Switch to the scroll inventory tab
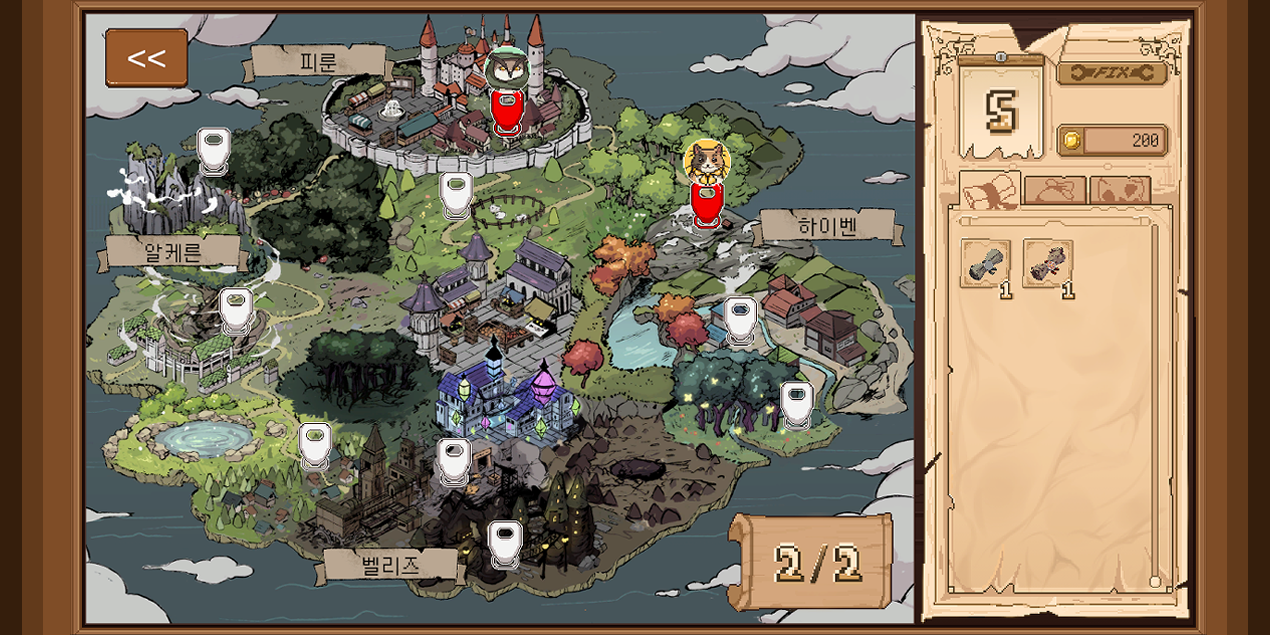 click(989, 190)
